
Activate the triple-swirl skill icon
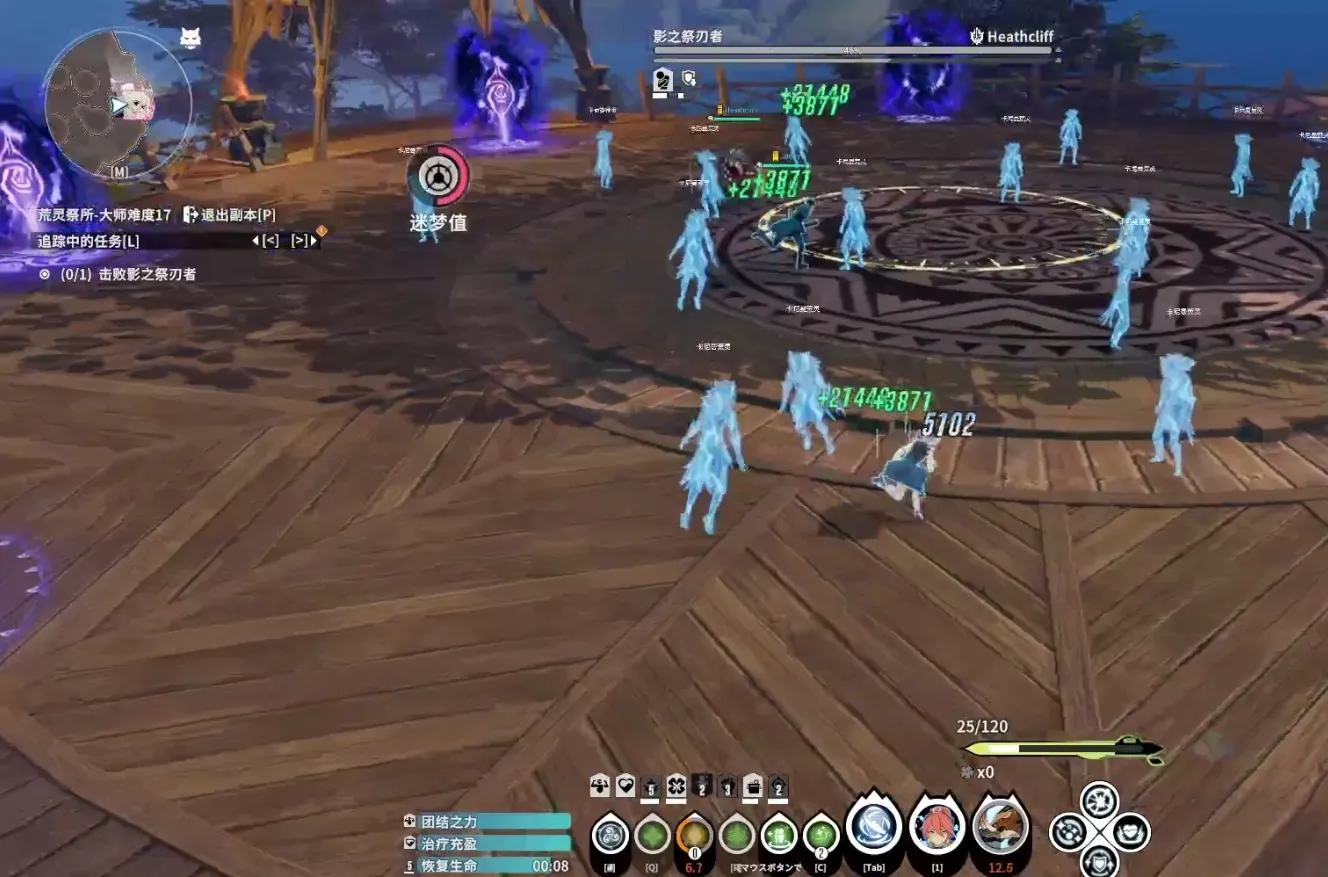coord(609,833)
